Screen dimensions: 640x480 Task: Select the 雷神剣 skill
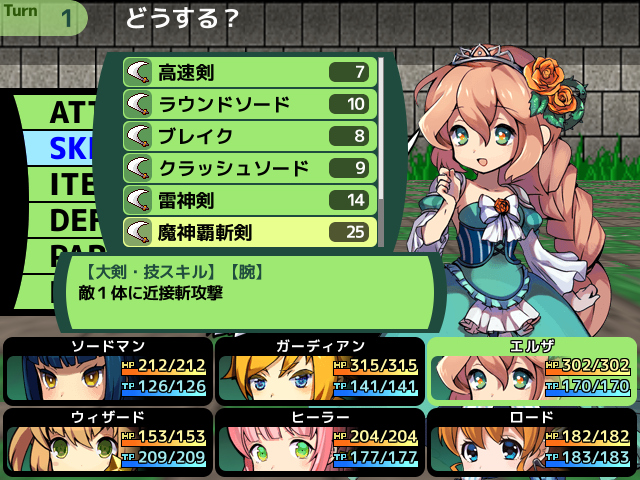[249, 200]
